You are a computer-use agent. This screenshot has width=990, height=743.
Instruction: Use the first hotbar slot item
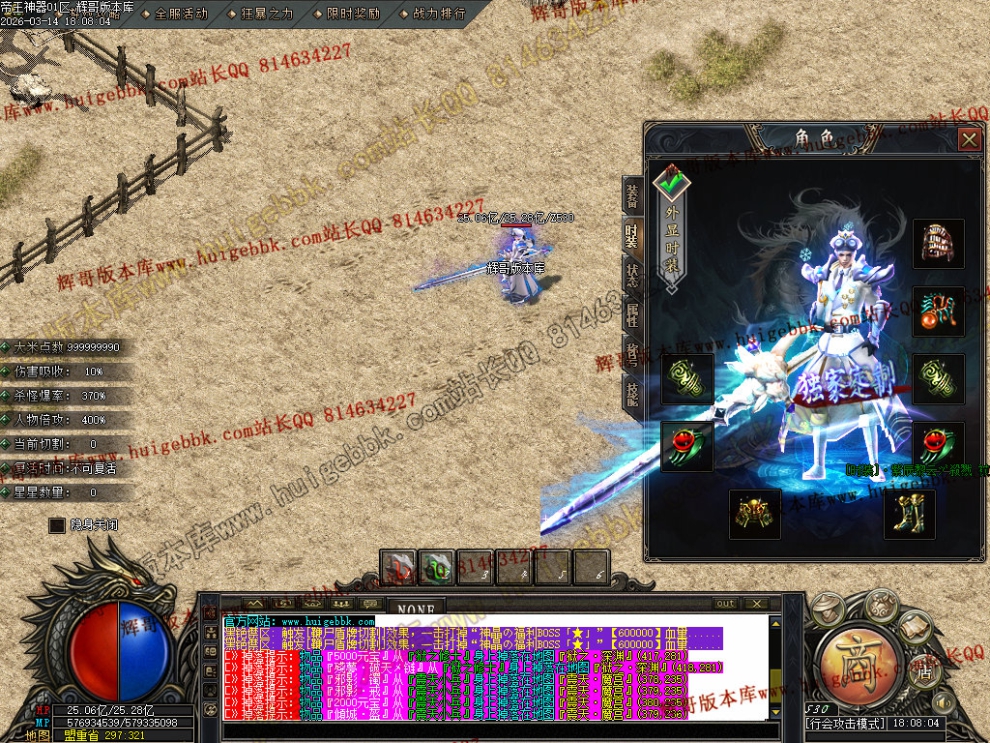[x=397, y=567]
